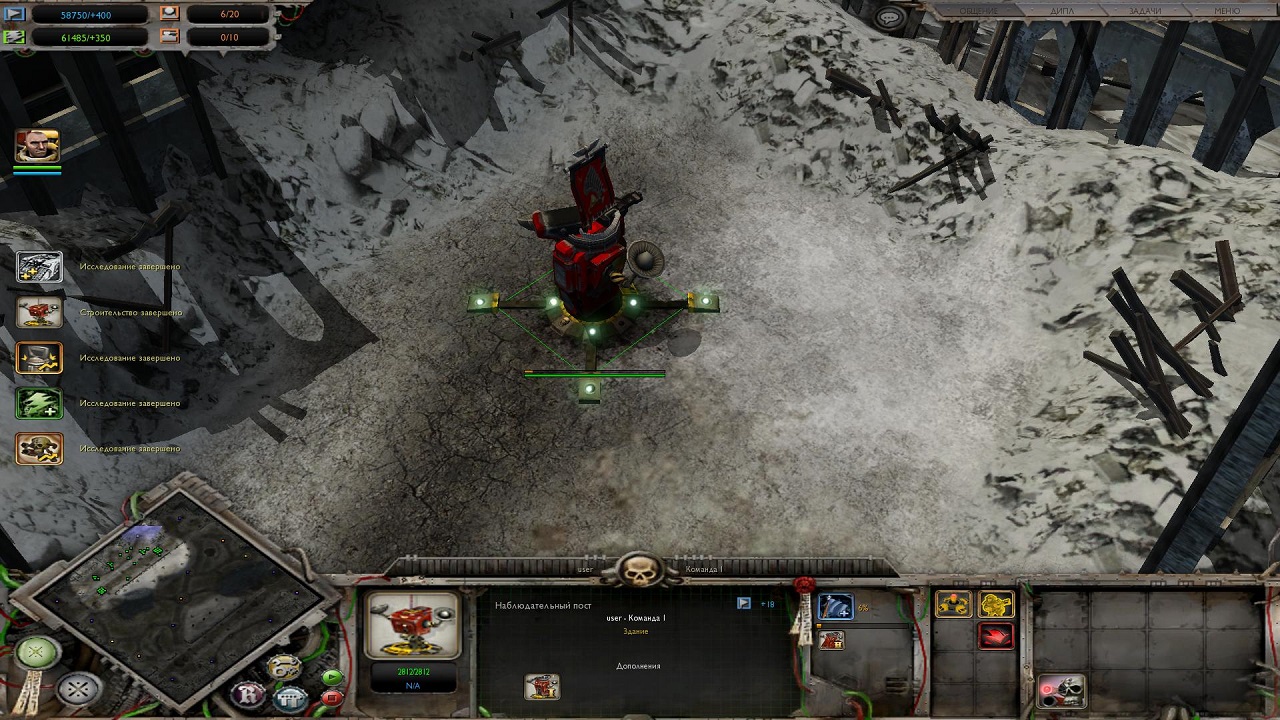Open the ЗАДАЧИ objectives panel
1280x720 pixels.
(1145, 11)
